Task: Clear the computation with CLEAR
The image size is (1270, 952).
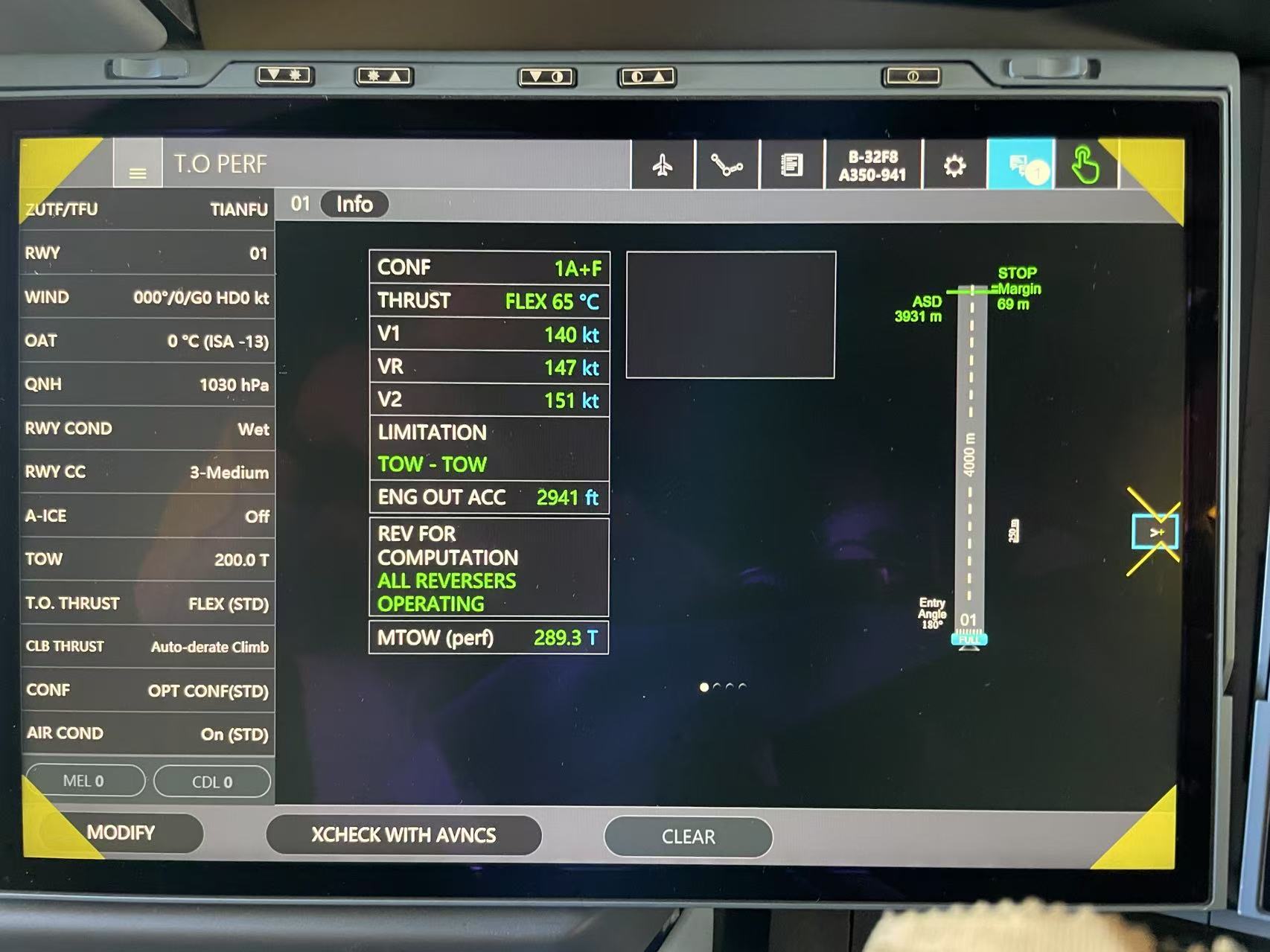Action: click(x=688, y=837)
